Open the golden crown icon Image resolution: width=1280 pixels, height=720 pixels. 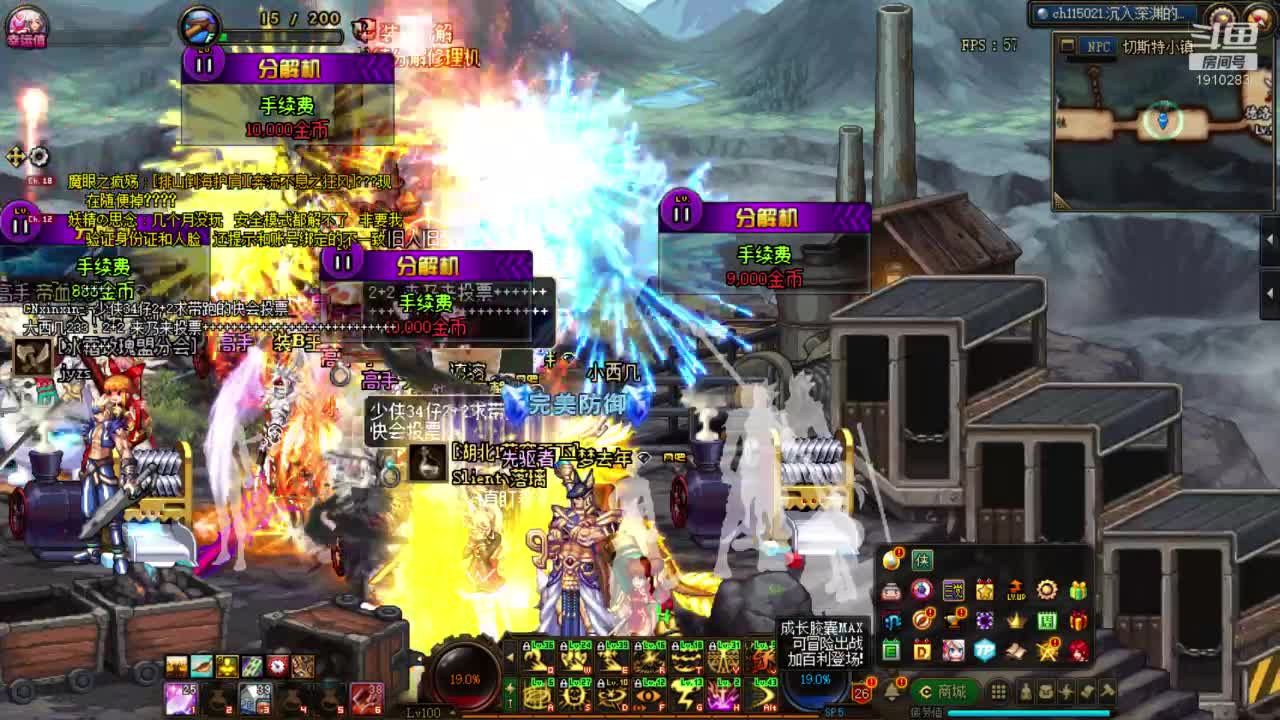[x=1016, y=621]
